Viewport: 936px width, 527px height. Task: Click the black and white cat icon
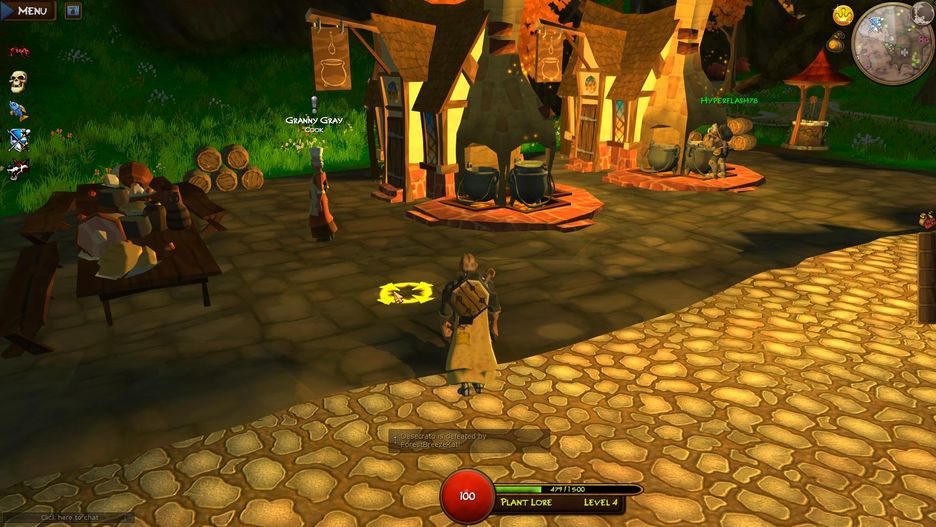[x=18, y=168]
